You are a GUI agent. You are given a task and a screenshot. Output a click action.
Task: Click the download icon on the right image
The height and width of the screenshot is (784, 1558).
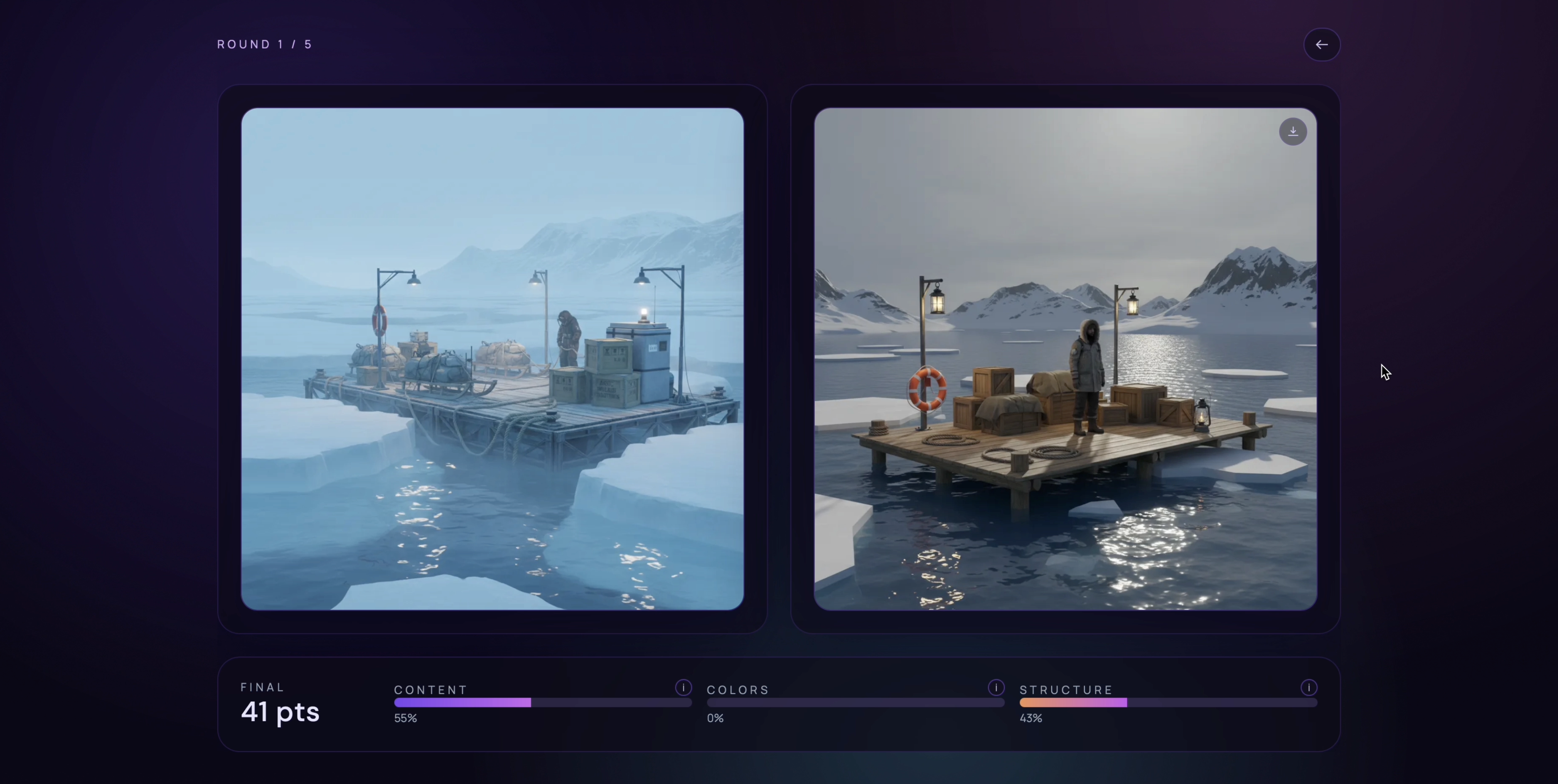coord(1293,132)
